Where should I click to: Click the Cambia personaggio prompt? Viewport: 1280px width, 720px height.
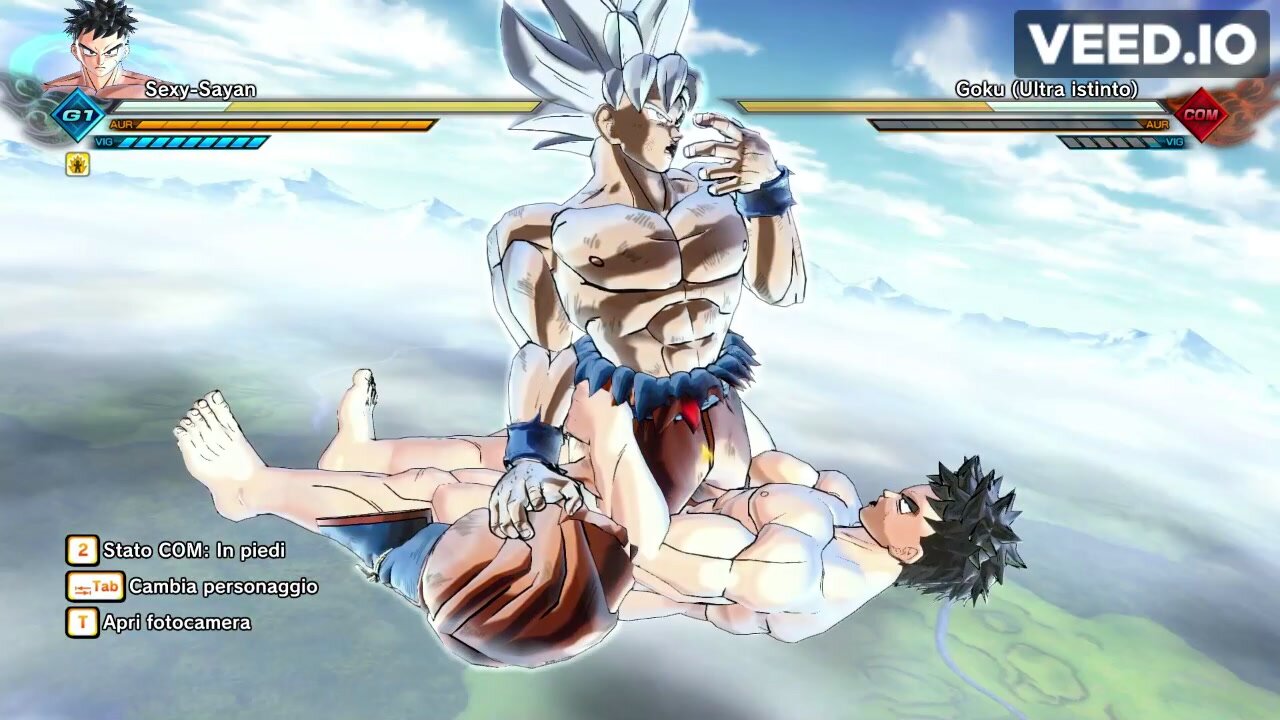point(222,587)
